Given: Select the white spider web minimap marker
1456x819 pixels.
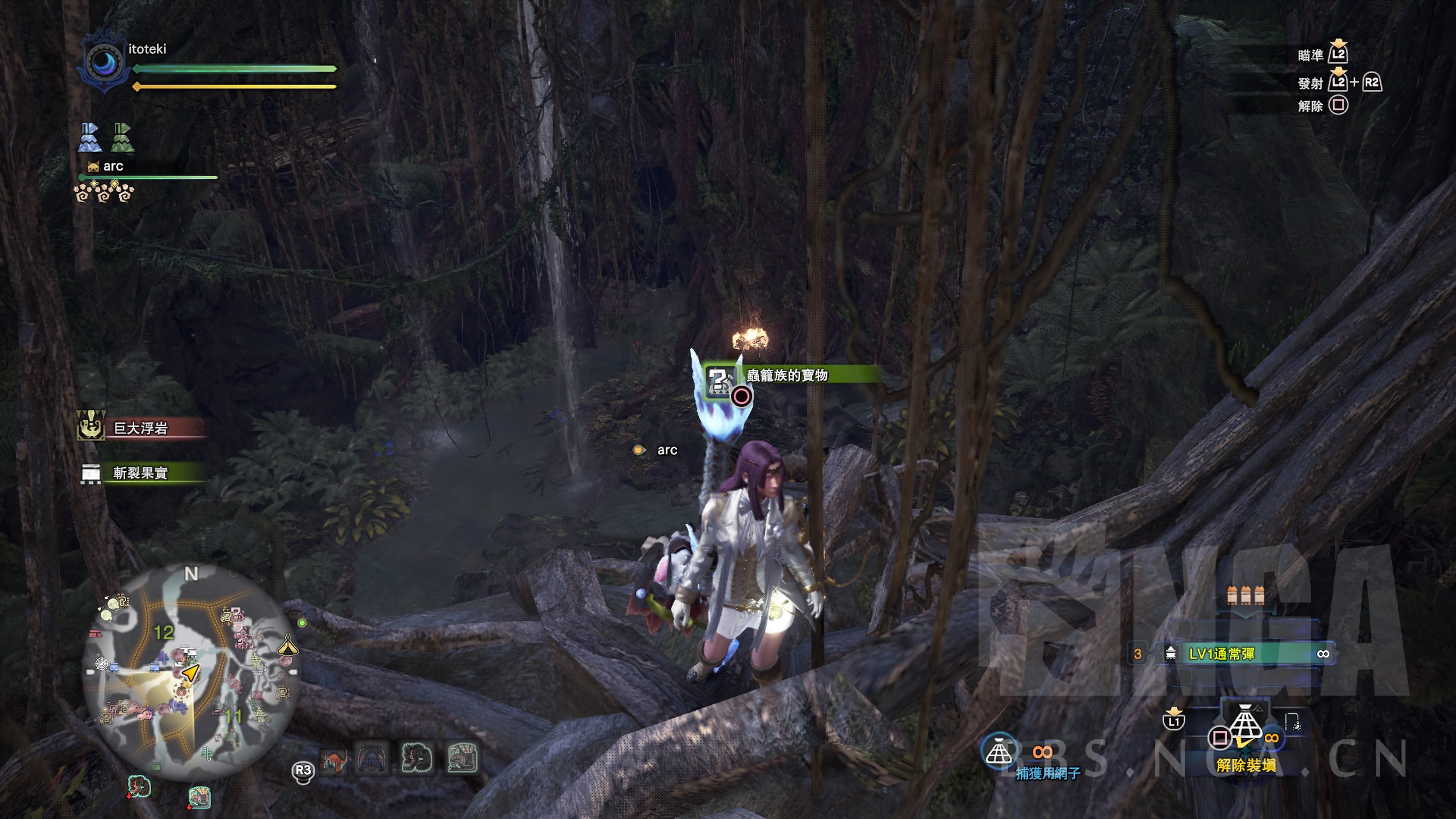Looking at the screenshot, I should (102, 663).
